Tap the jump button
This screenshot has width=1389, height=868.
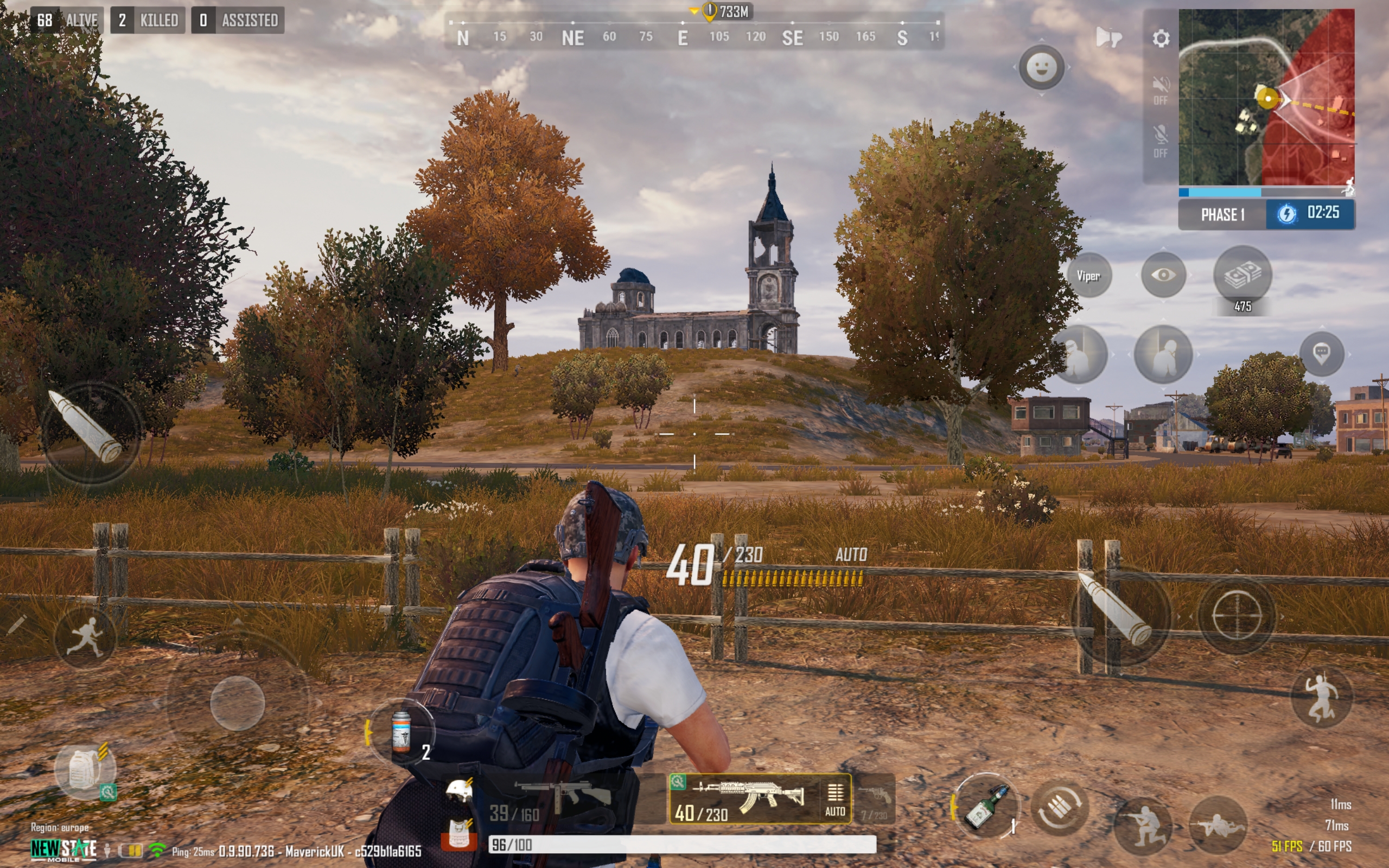coord(1321,697)
